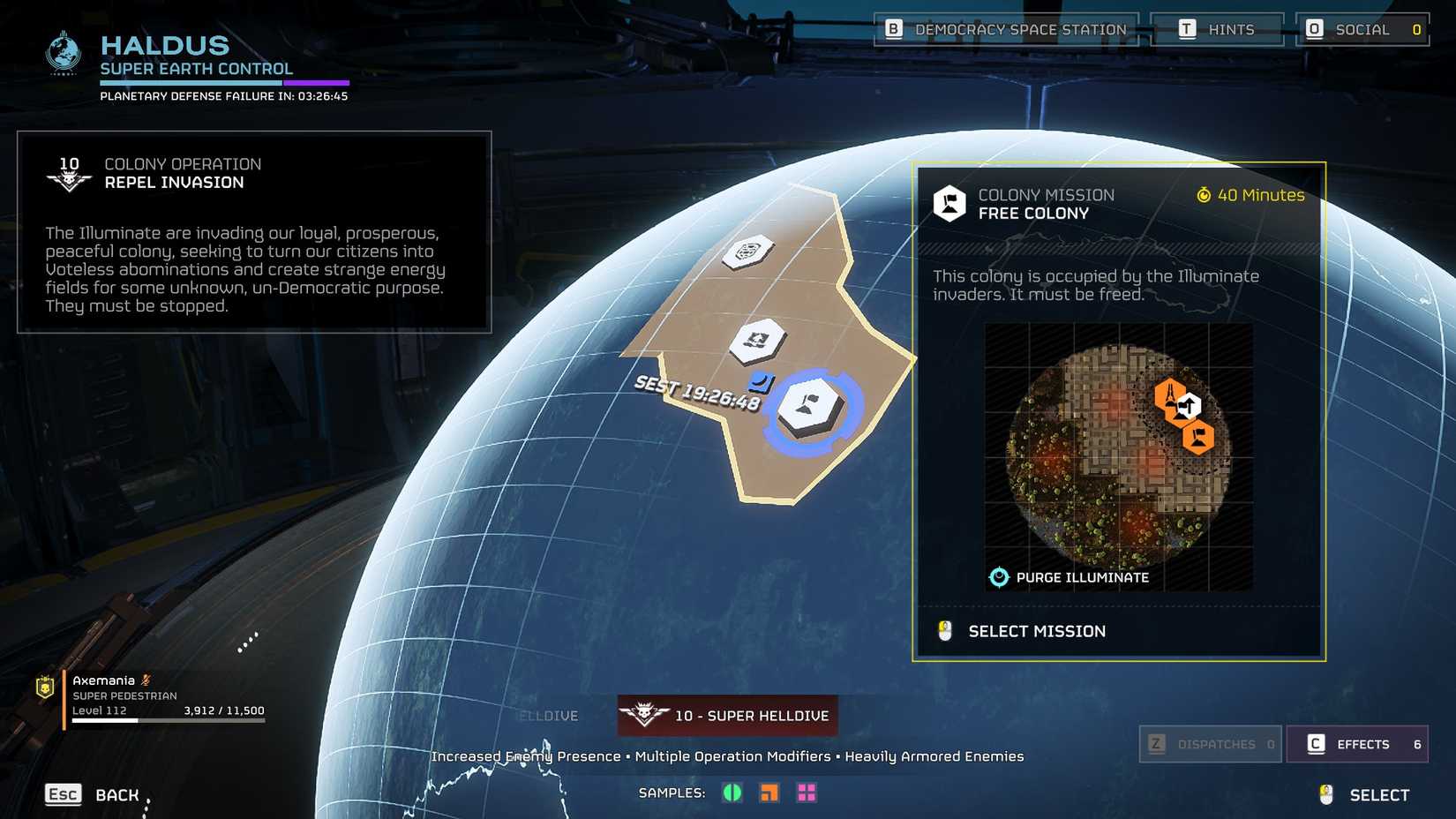
Task: Click the orange rare samples icon
Action: tap(769, 793)
